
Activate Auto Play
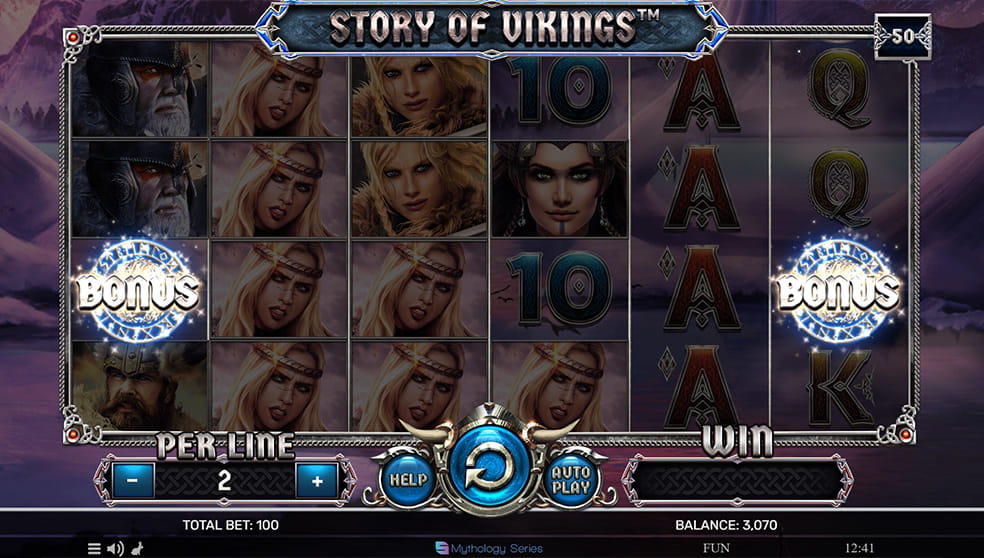pyautogui.click(x=571, y=479)
